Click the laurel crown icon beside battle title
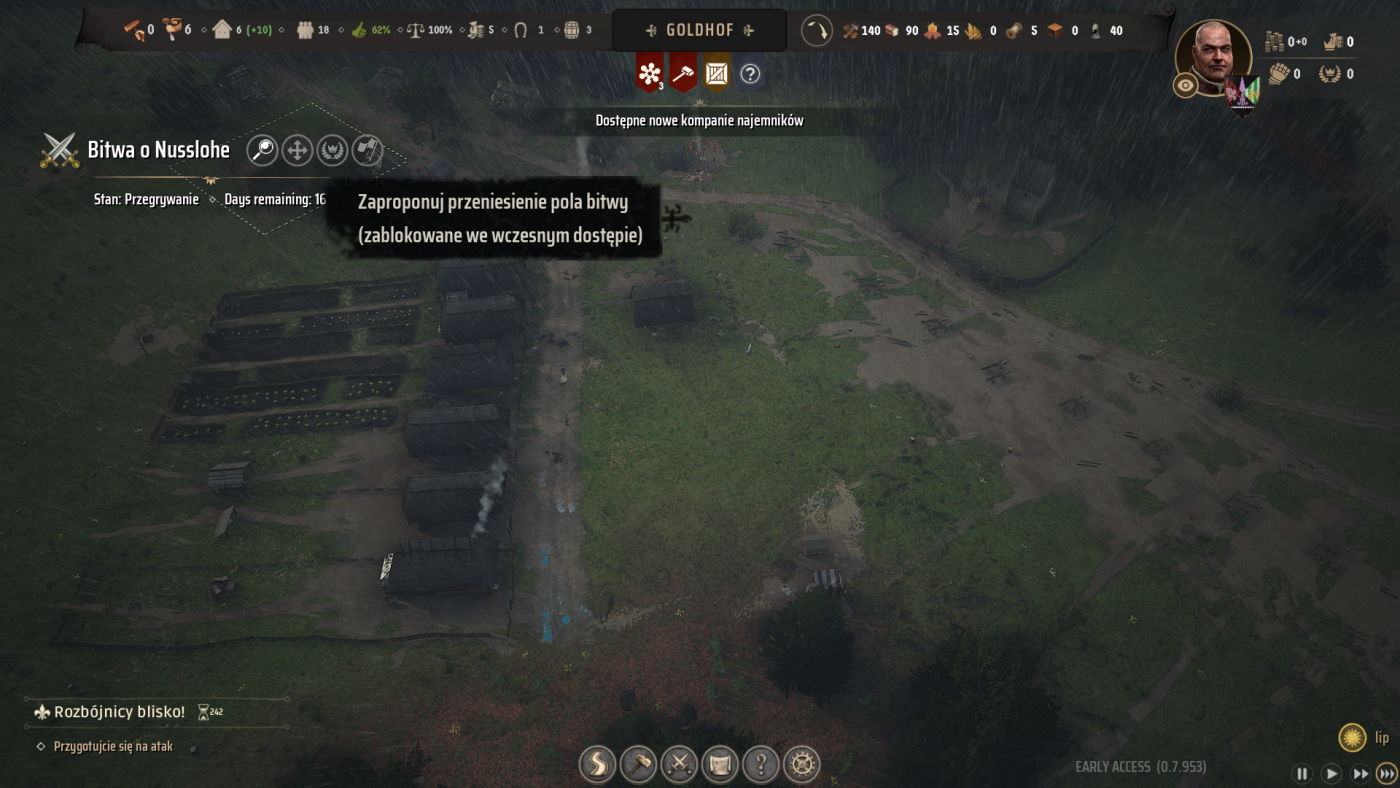Screen dimensions: 1400x788 tap(332, 150)
